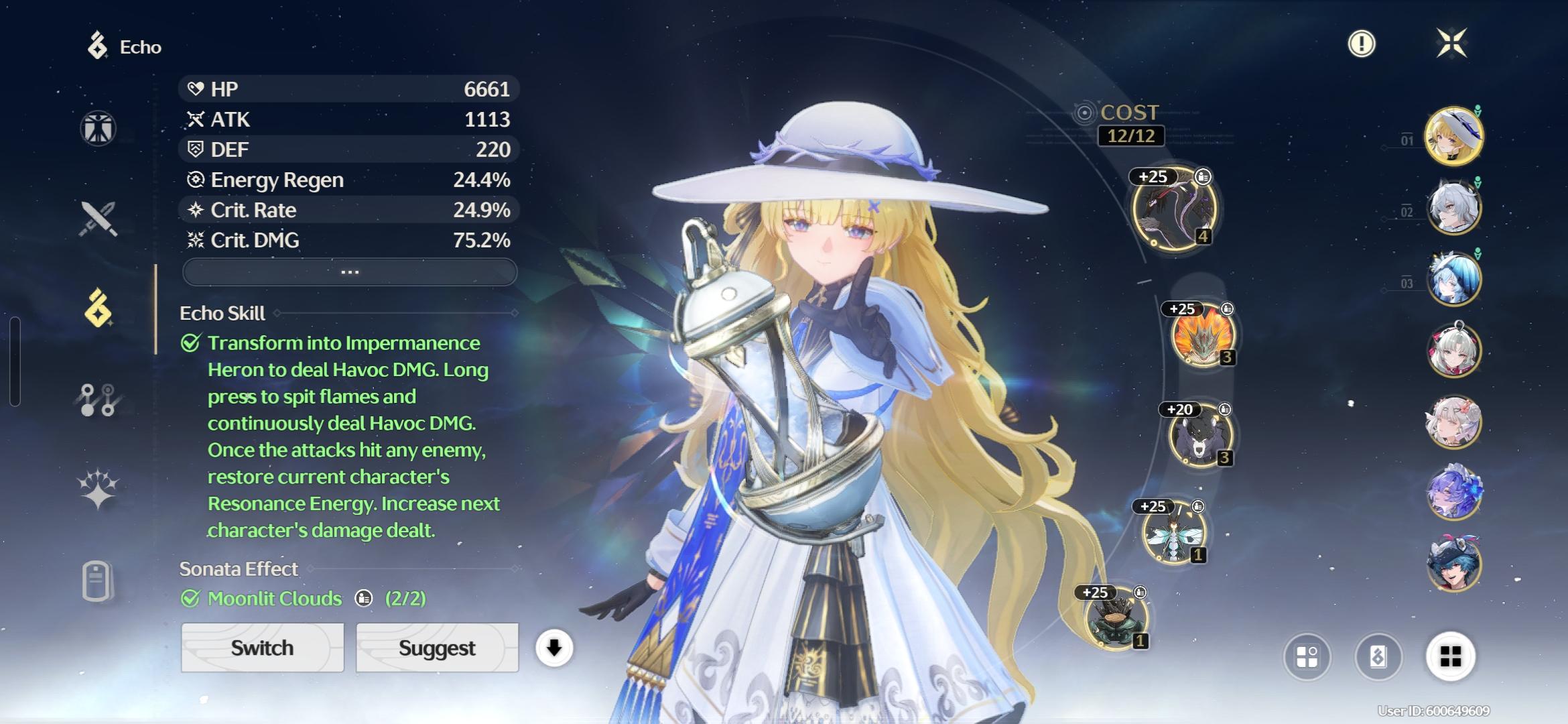
Task: Select the cost 4 Impermanence Heron echo
Action: point(1174,209)
